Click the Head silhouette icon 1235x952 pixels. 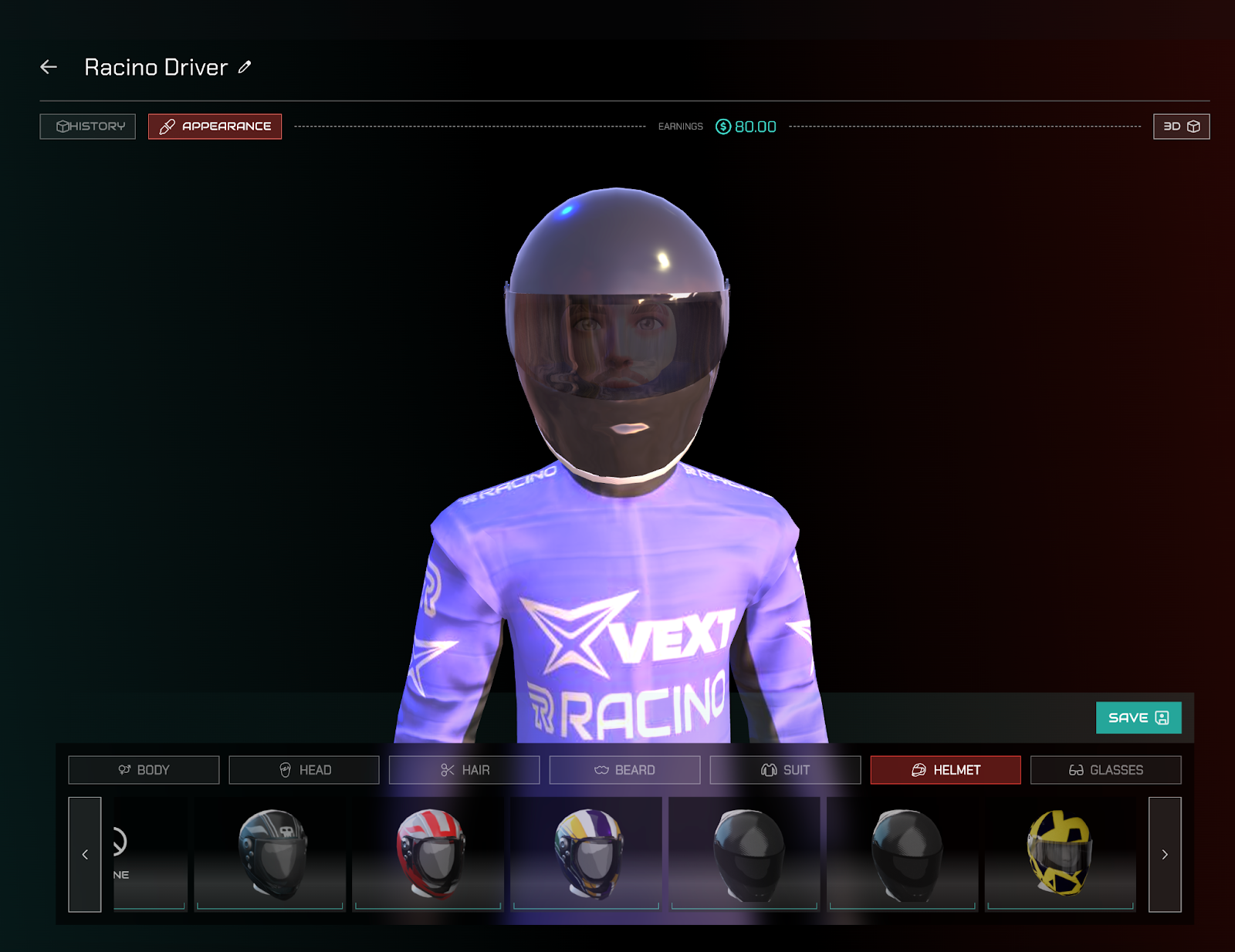285,769
